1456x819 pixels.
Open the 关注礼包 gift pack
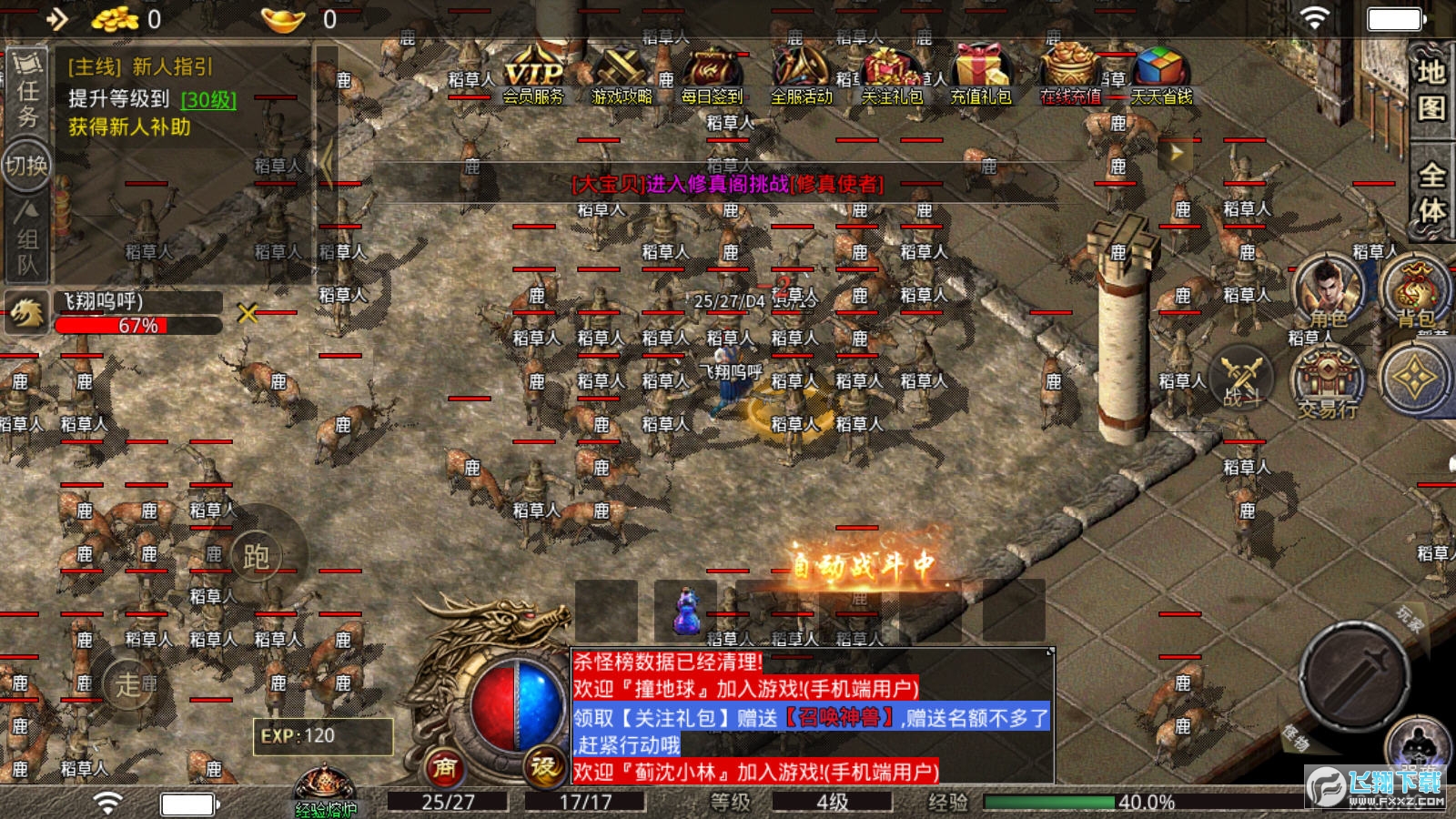[x=892, y=76]
